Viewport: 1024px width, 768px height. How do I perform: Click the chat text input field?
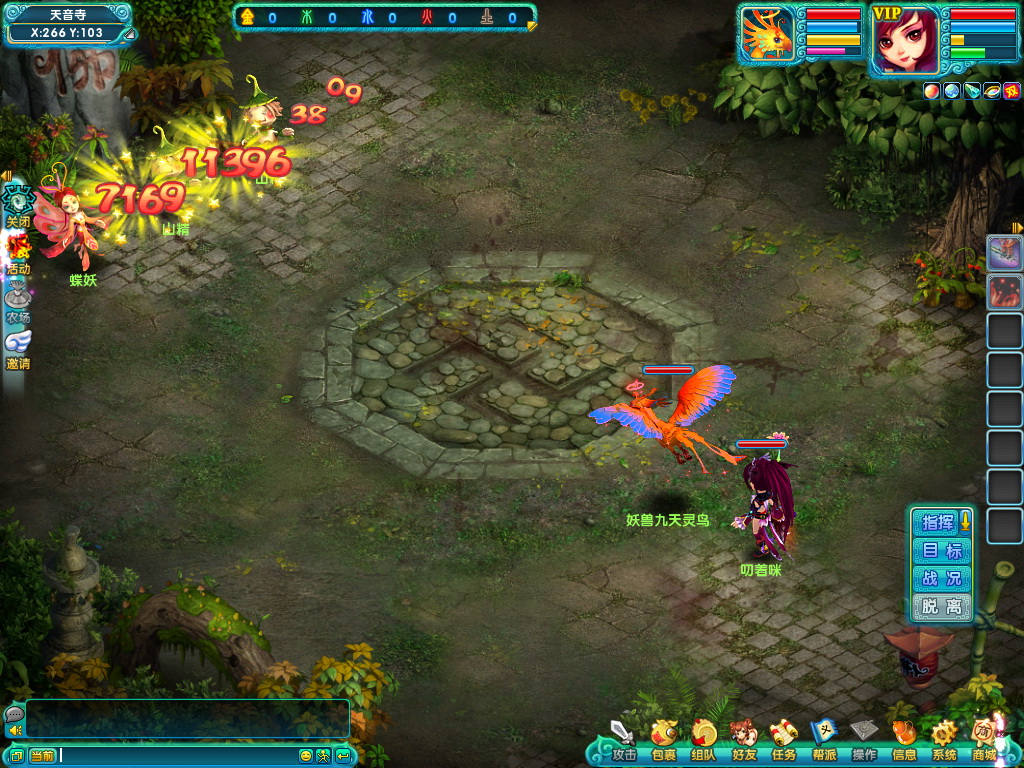click(x=178, y=755)
